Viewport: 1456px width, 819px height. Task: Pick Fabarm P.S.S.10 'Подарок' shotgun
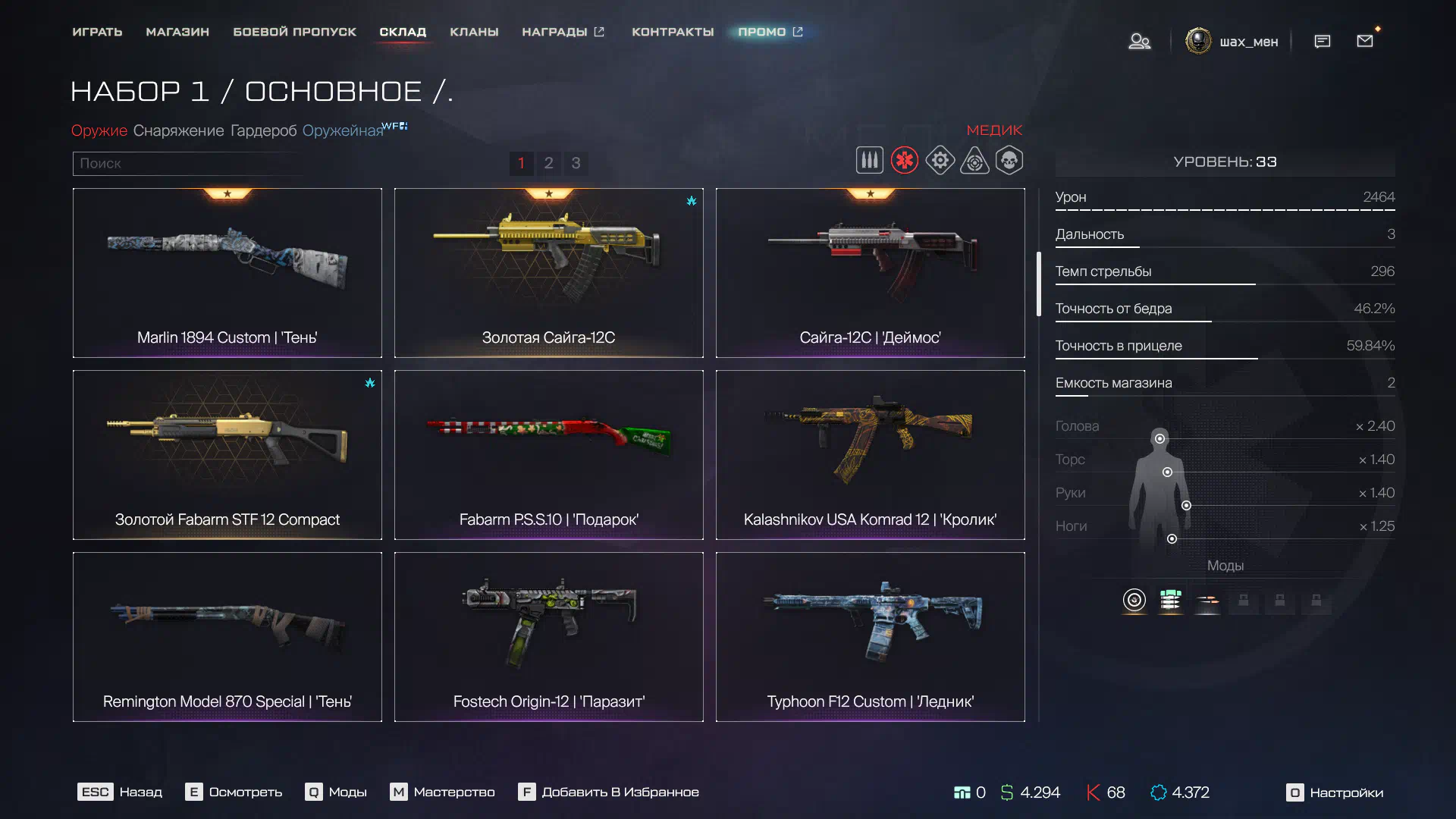(x=549, y=455)
